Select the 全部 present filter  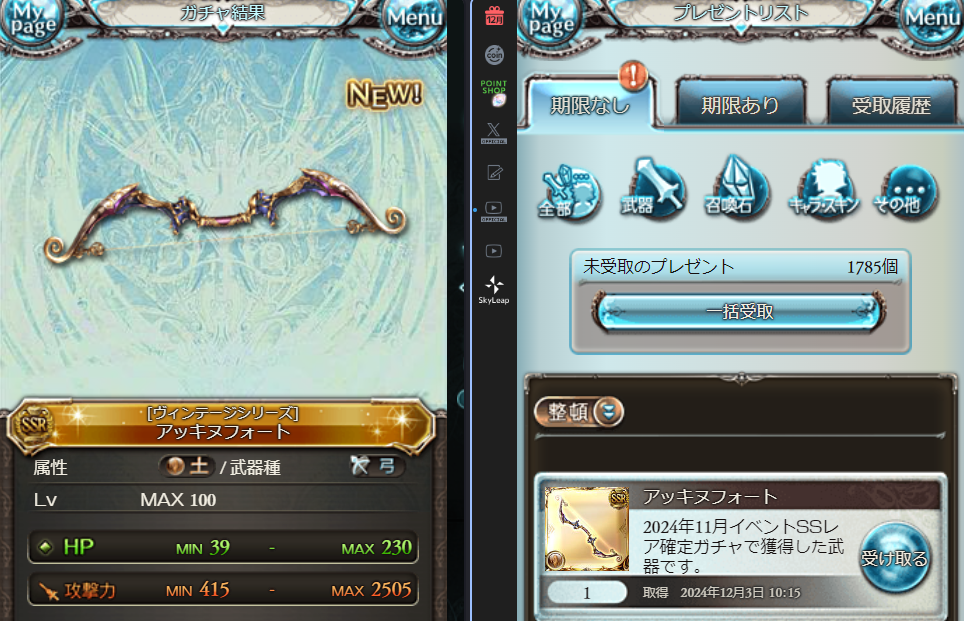569,191
